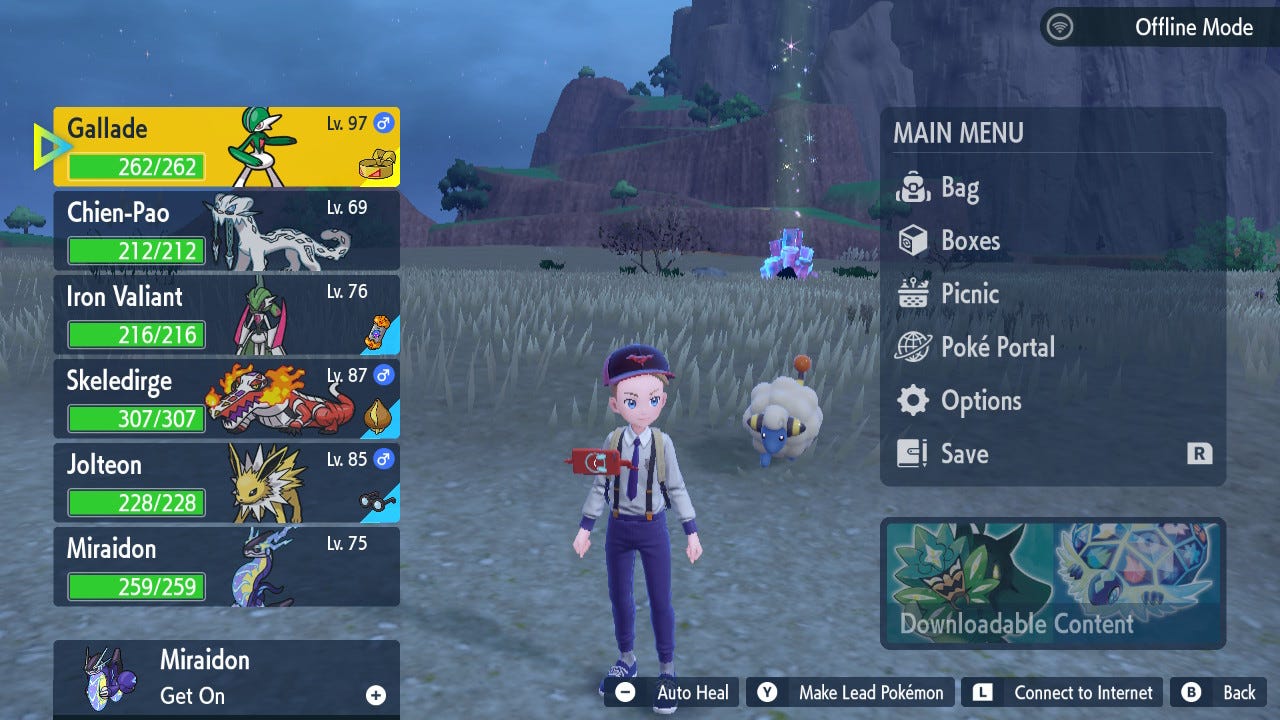The image size is (1280, 720).
Task: Start a Picnic from the menu
Action: point(969,294)
